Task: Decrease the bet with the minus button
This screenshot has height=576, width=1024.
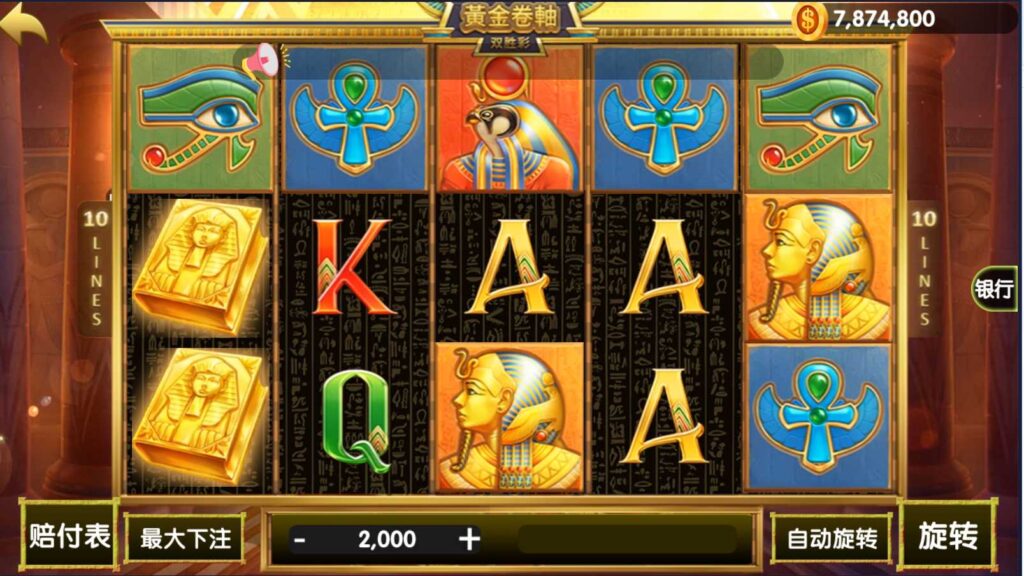Action: pos(299,540)
